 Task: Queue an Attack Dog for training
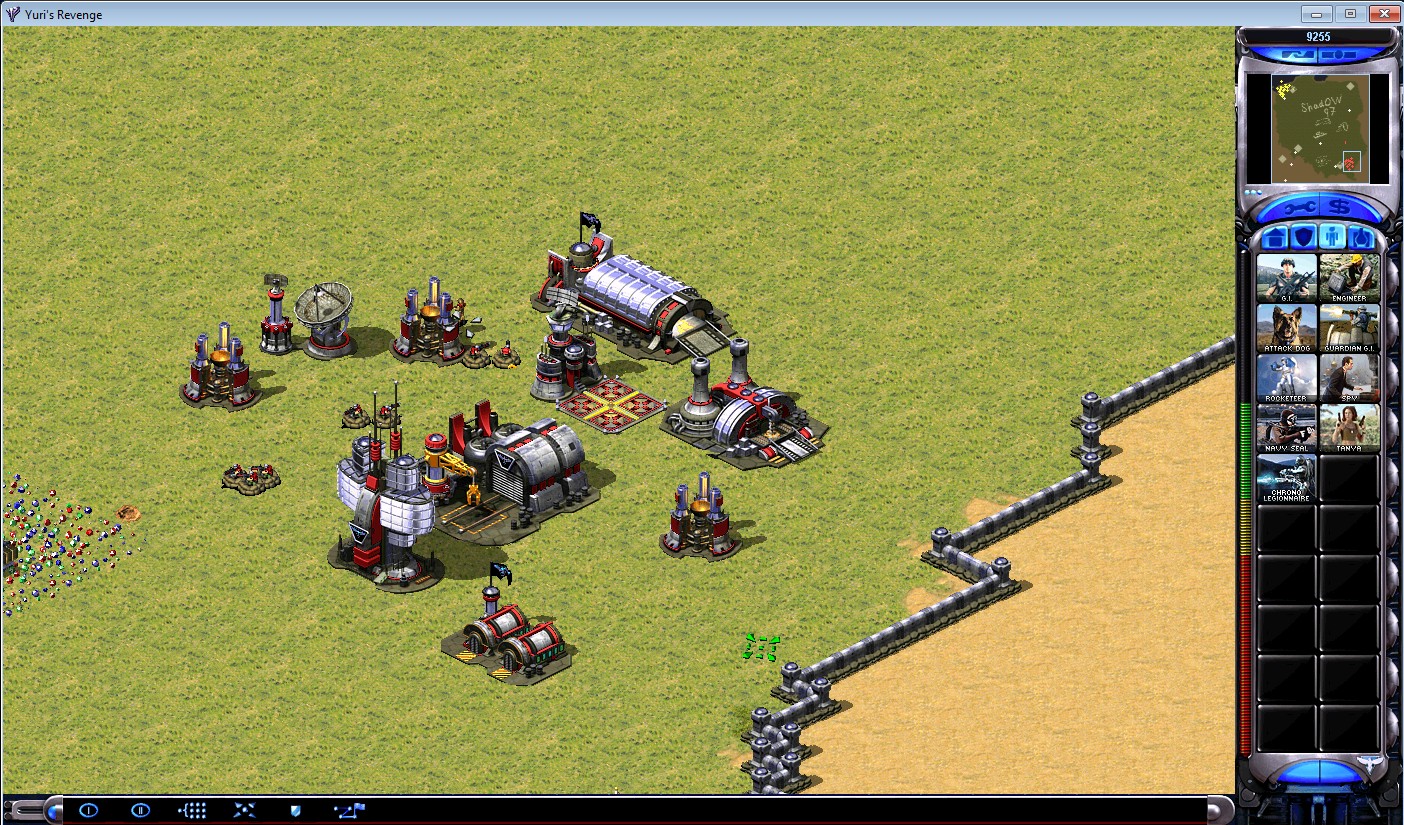coord(1285,326)
